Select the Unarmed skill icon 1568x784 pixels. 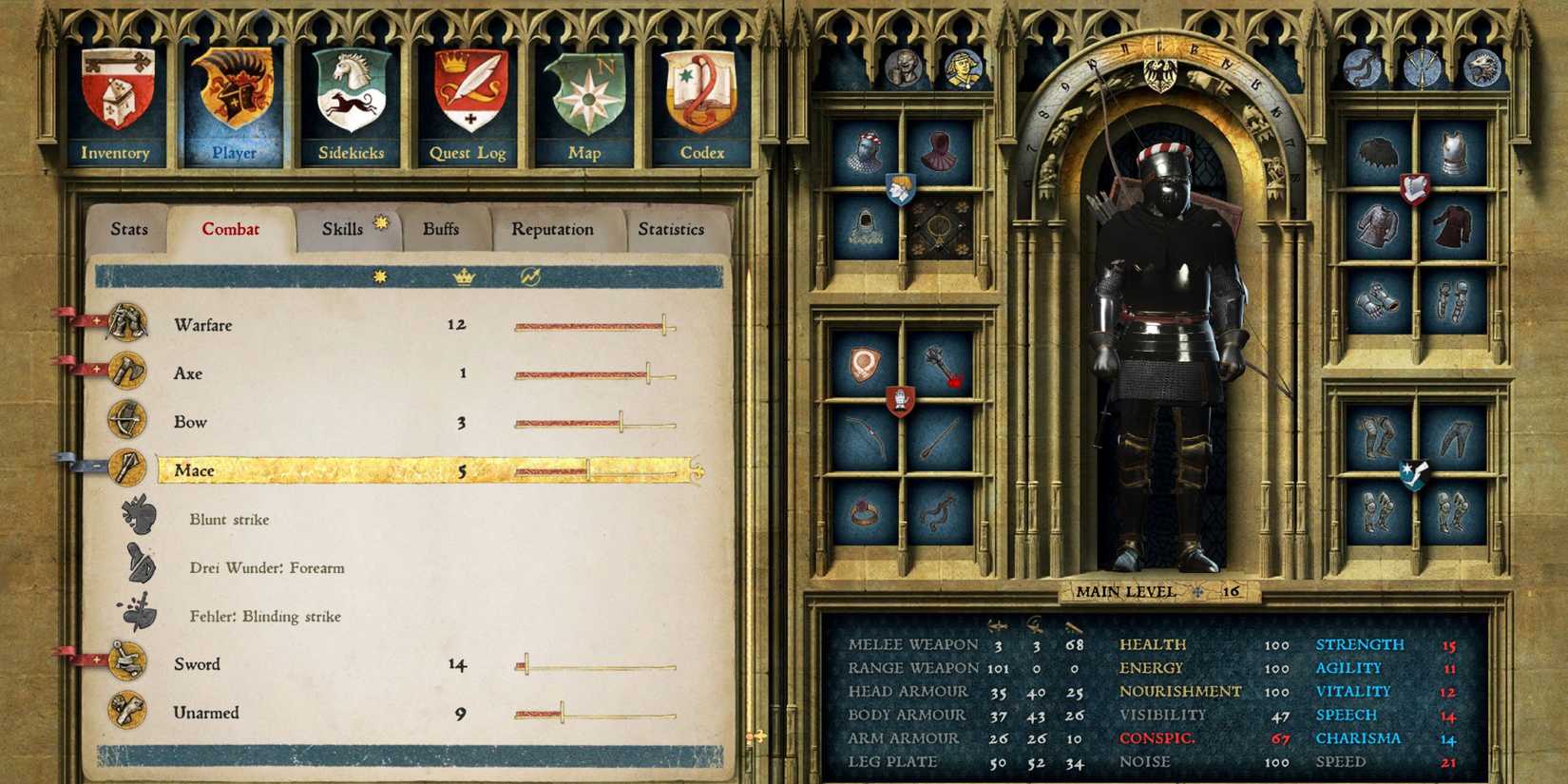[x=127, y=712]
